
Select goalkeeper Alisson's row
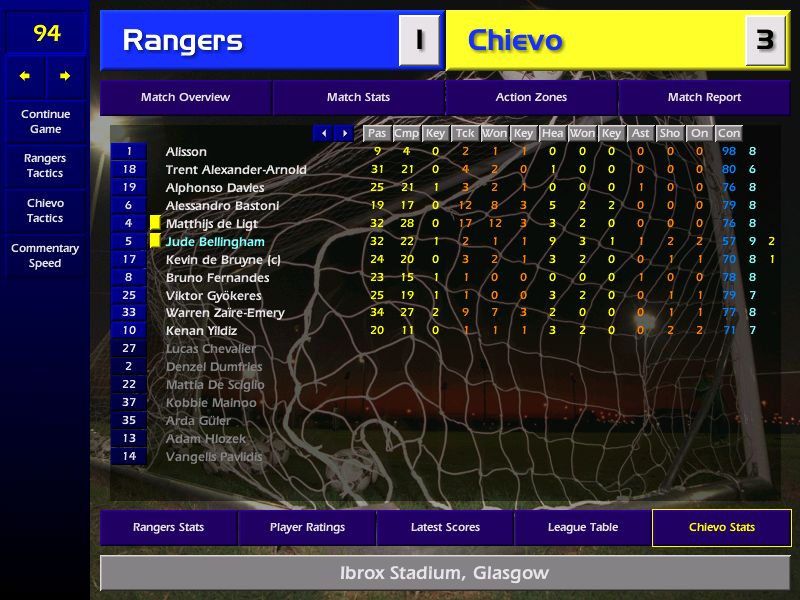pyautogui.click(x=186, y=152)
